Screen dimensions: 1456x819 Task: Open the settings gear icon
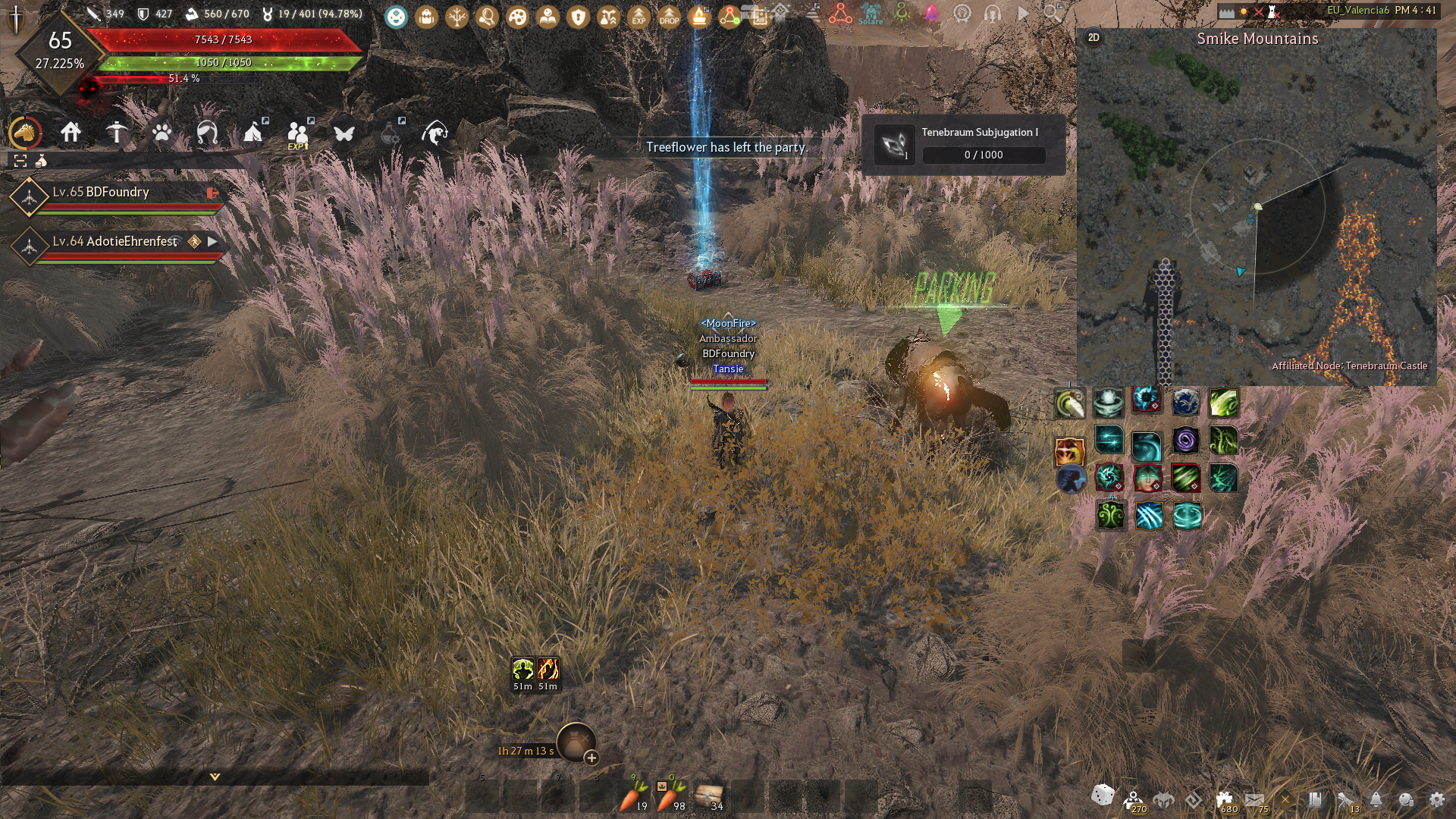pyautogui.click(x=1436, y=799)
